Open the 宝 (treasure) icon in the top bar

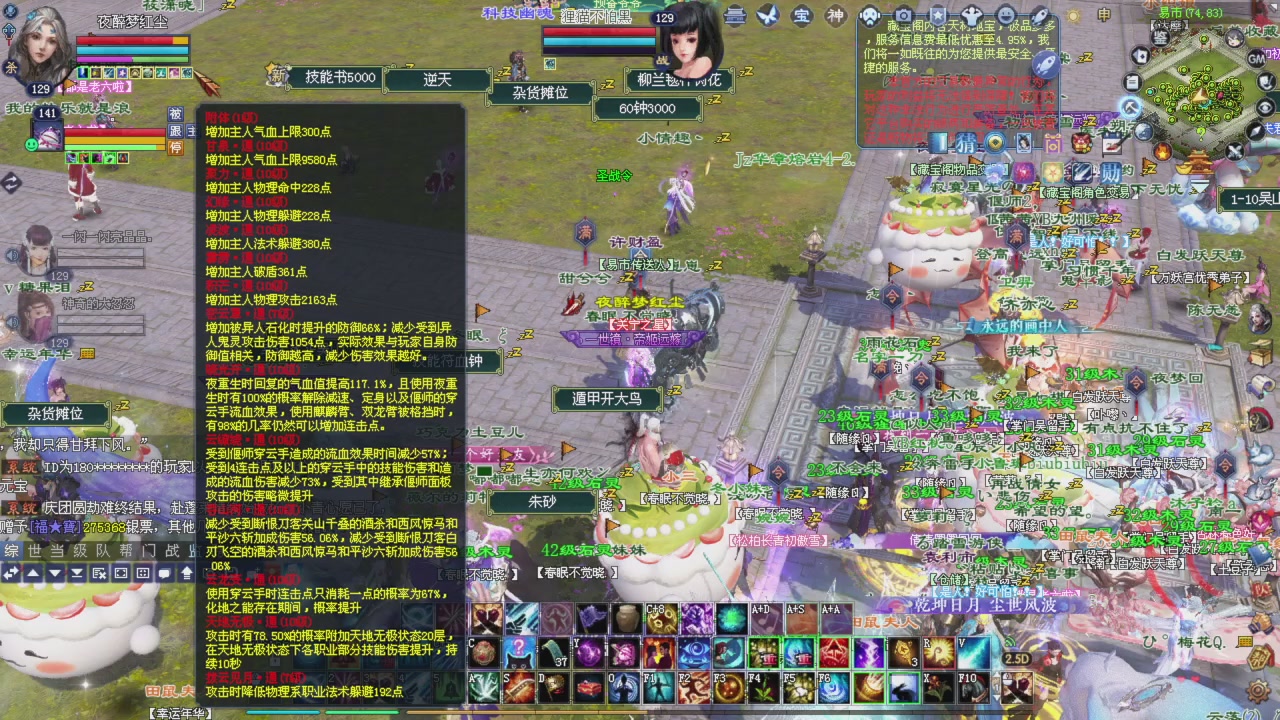tap(802, 15)
